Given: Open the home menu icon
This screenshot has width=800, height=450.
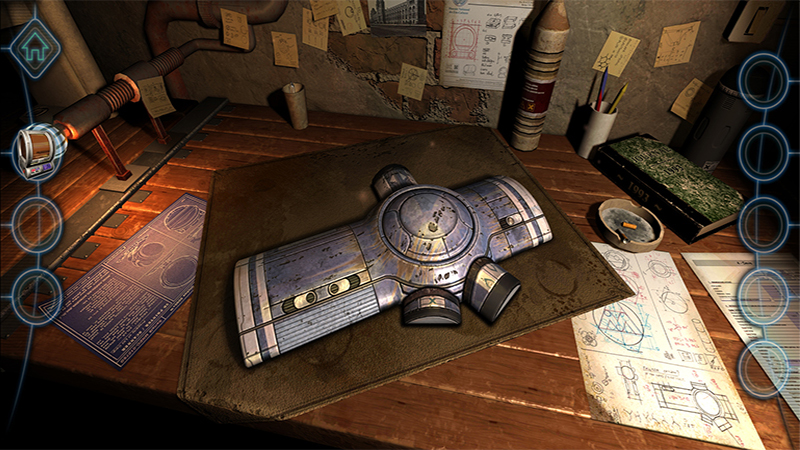Looking at the screenshot, I should pos(35,45).
